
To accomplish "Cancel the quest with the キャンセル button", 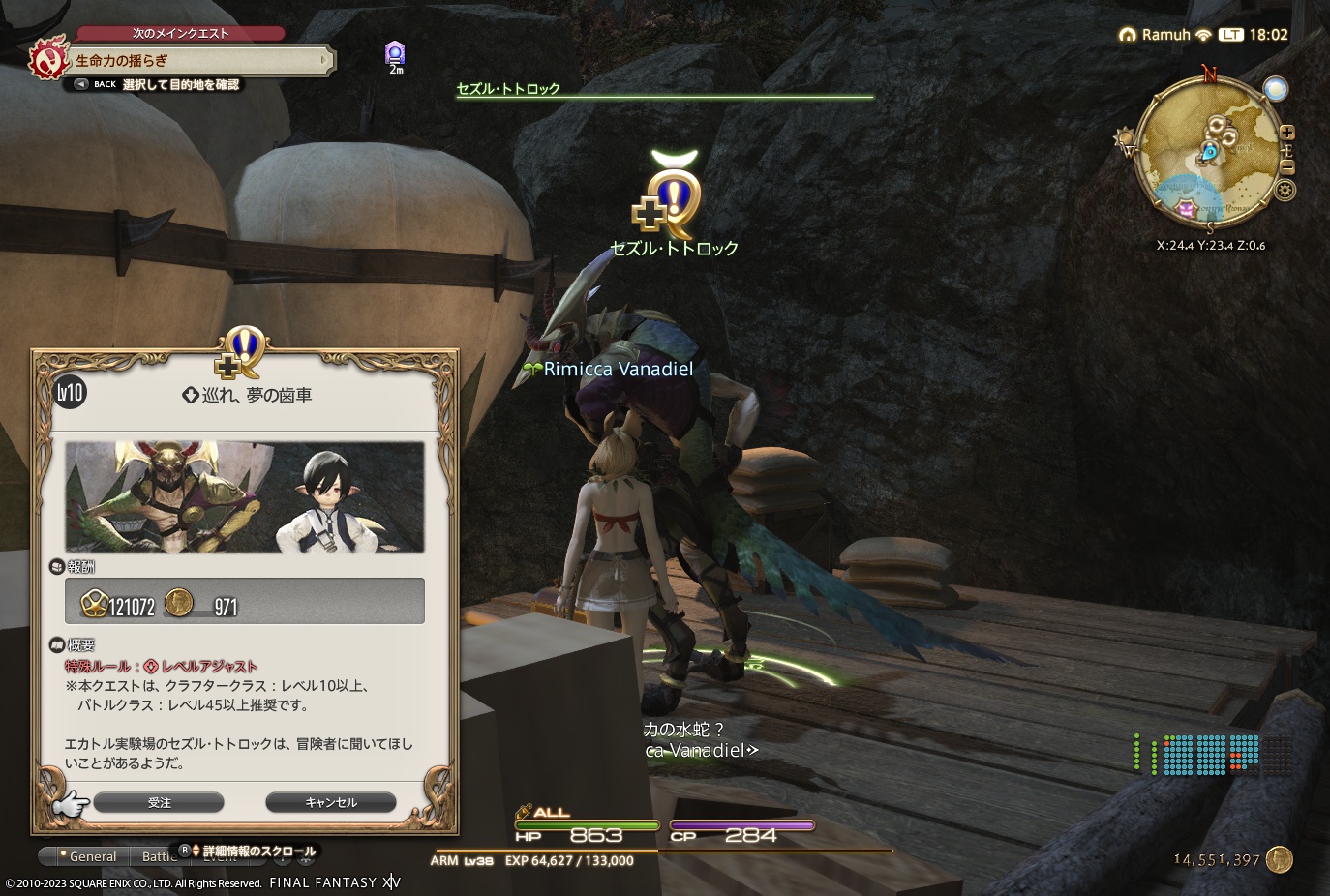I will (330, 802).
